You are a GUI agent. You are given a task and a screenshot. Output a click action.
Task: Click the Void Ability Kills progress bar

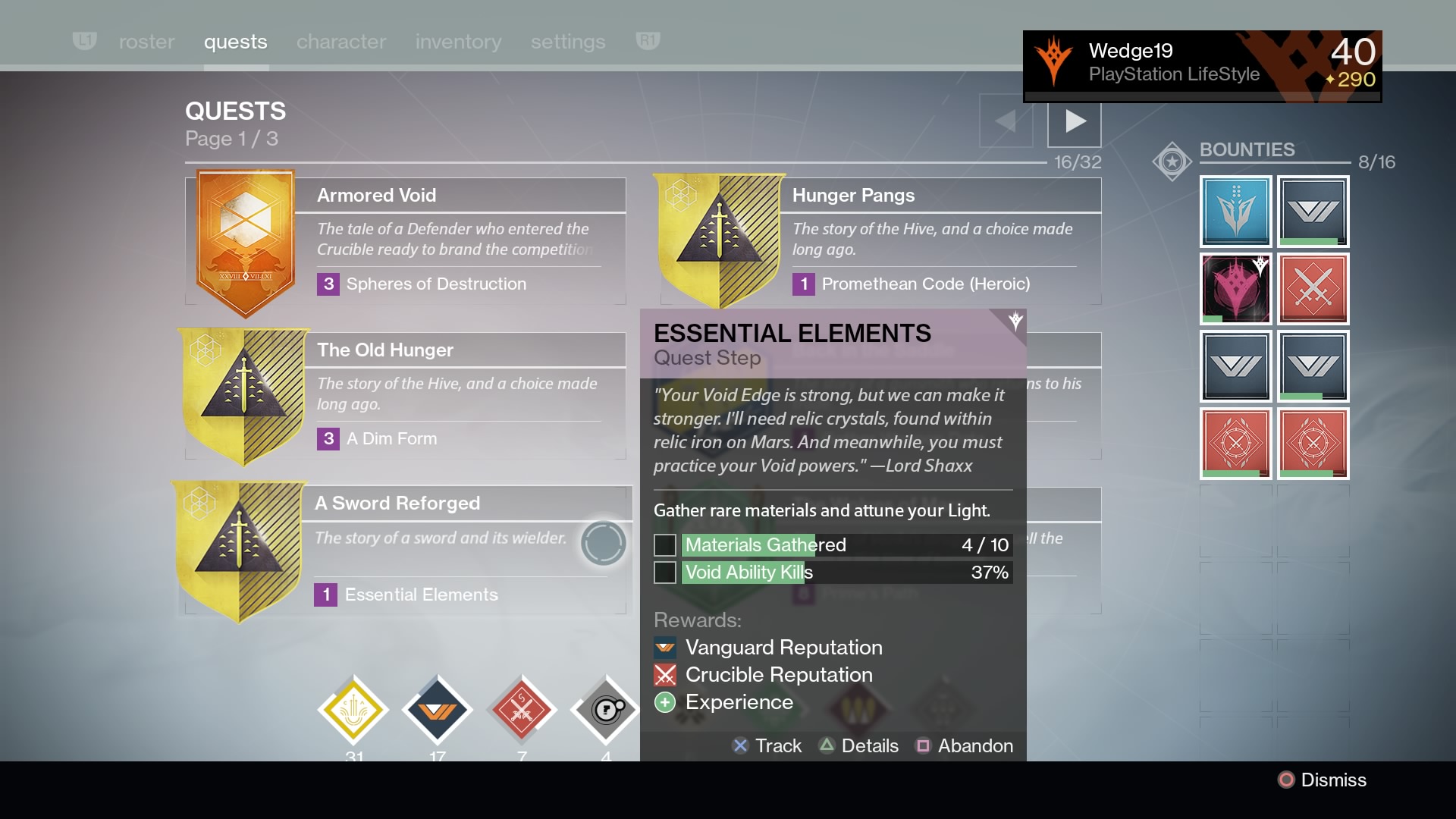click(842, 573)
